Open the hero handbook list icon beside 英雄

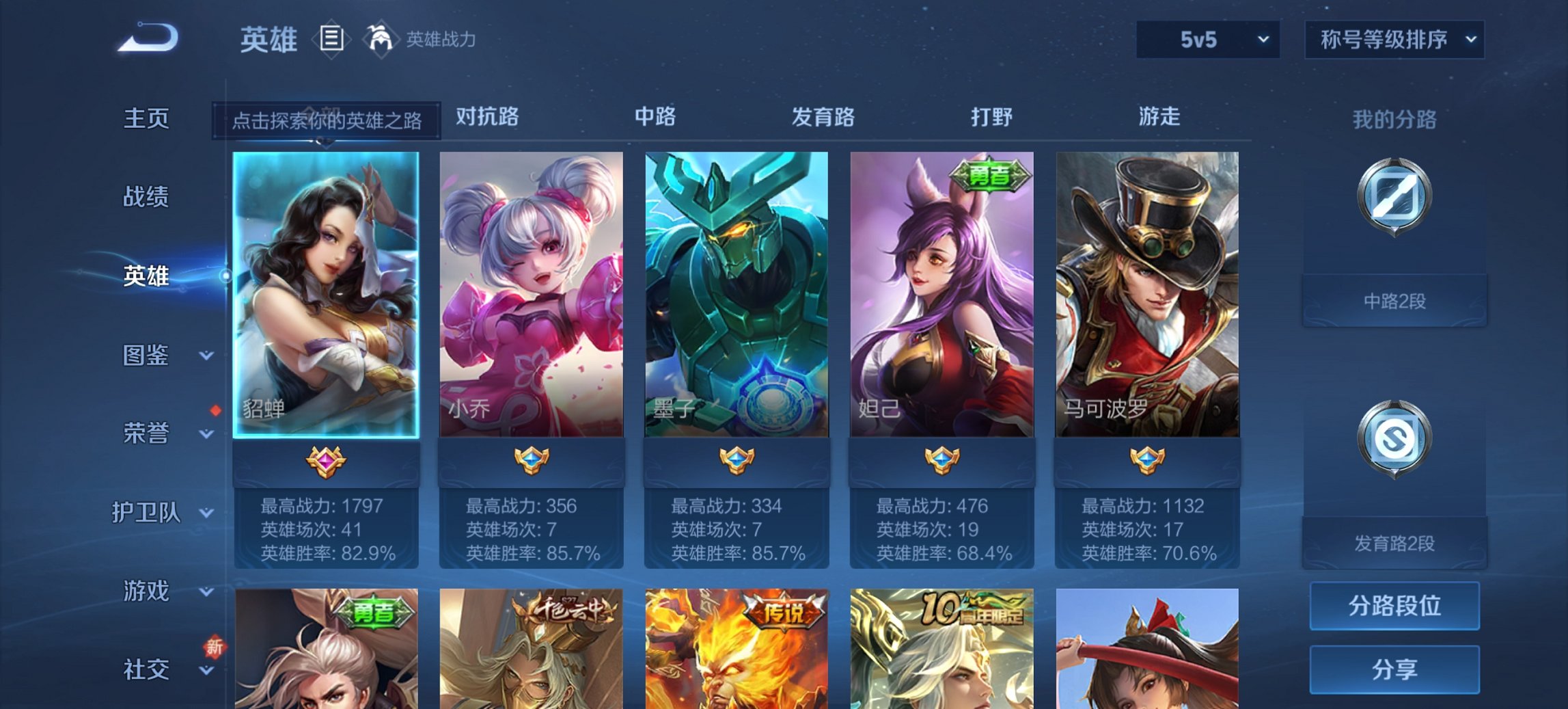[x=331, y=39]
